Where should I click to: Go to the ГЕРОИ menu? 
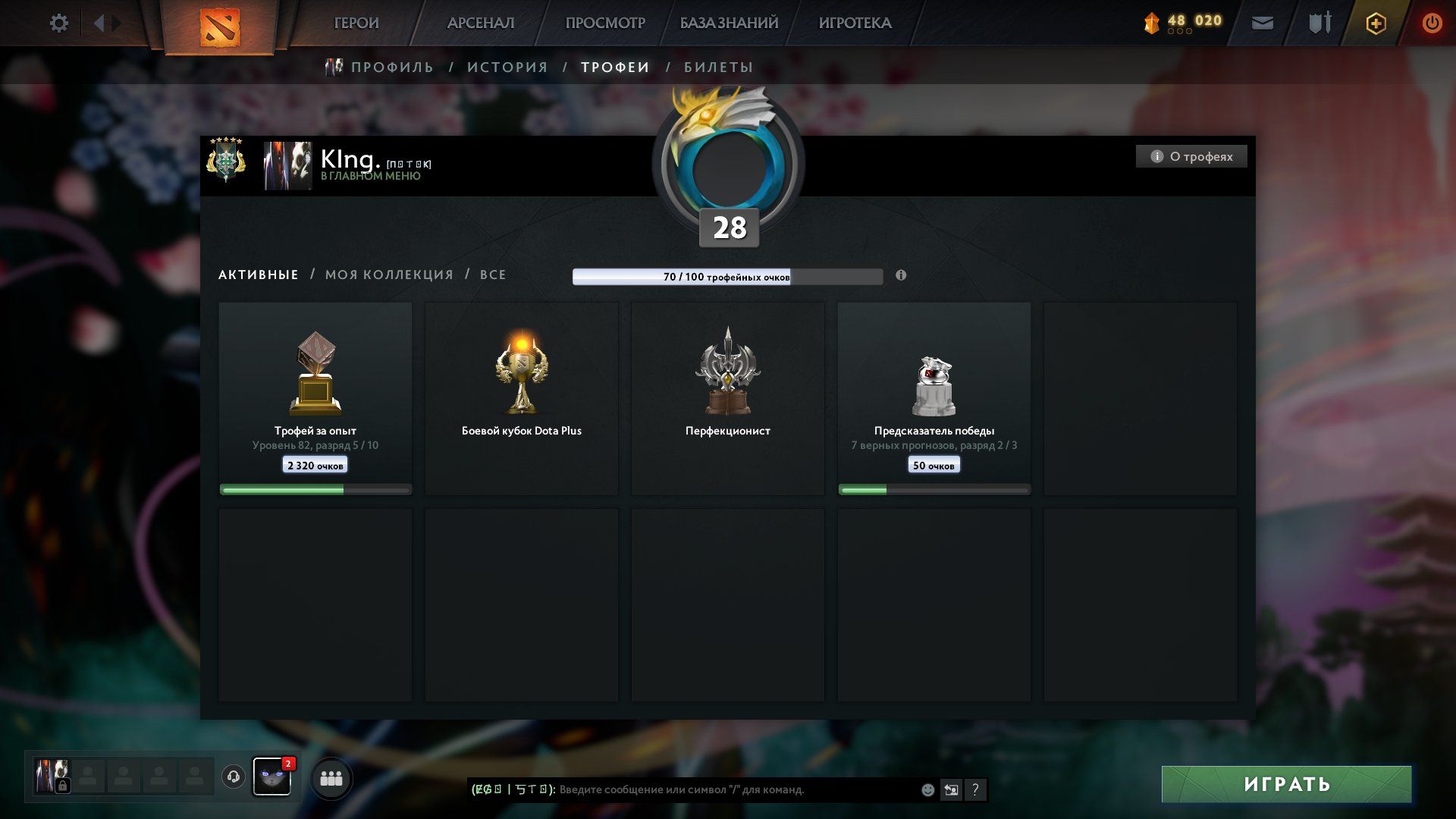[x=356, y=24]
